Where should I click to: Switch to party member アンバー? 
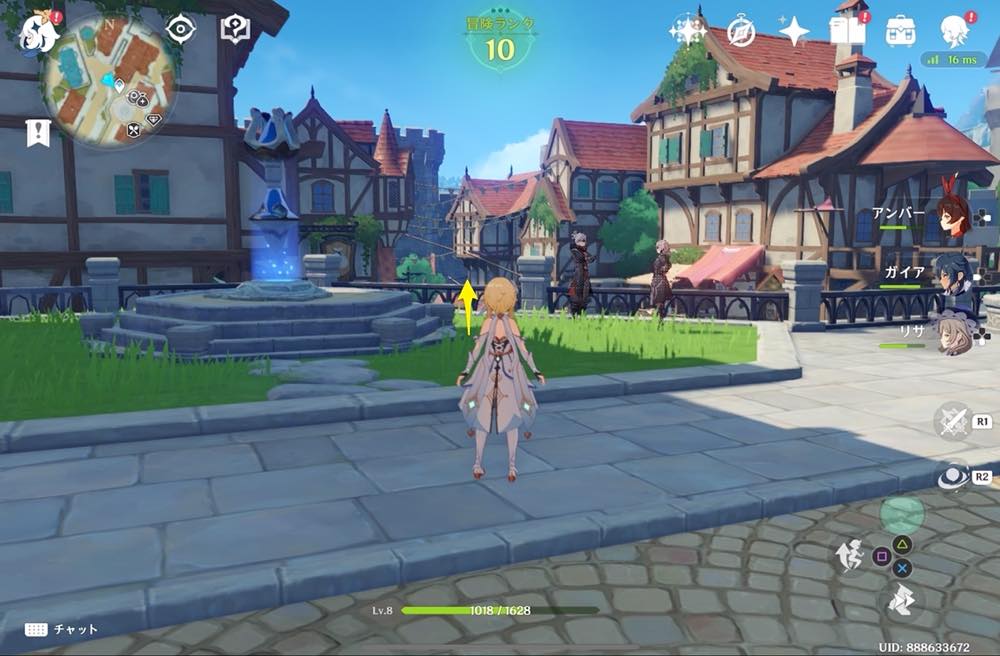pos(957,218)
